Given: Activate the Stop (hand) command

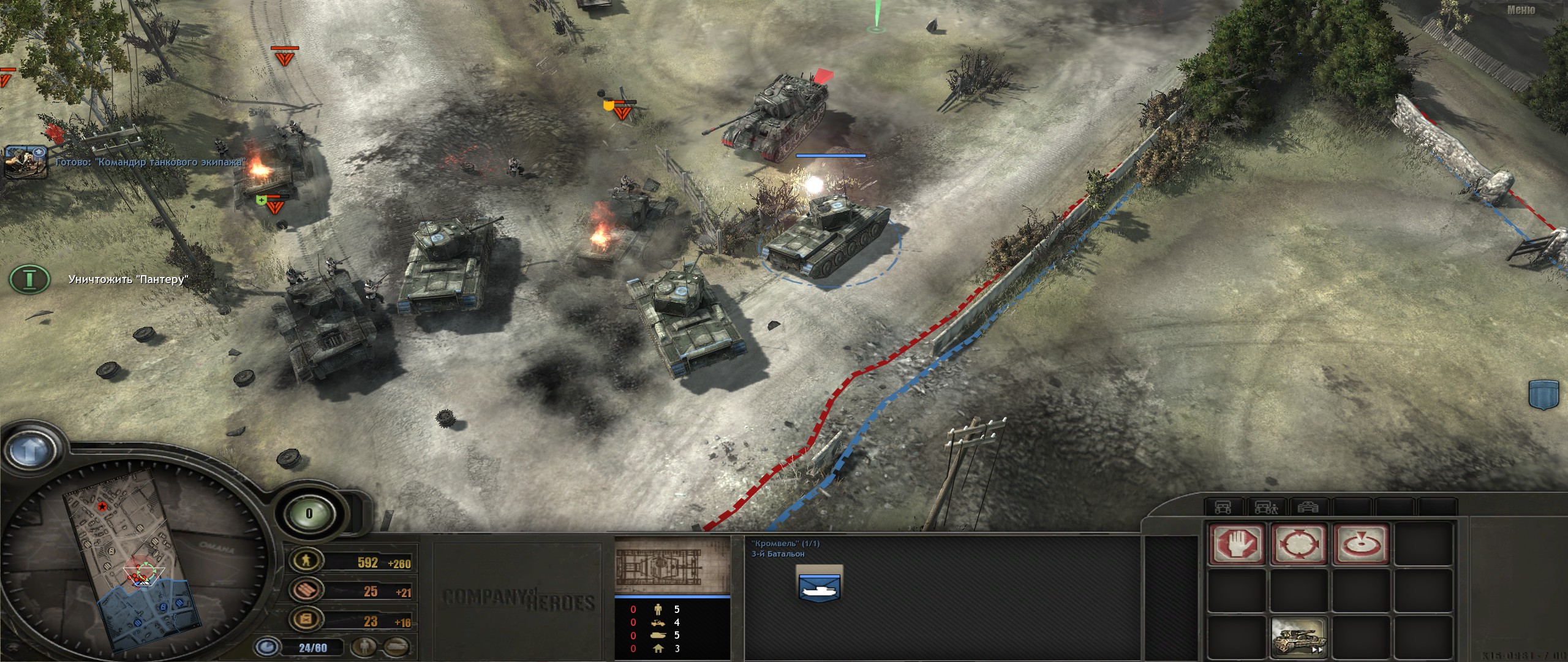Looking at the screenshot, I should [1236, 544].
